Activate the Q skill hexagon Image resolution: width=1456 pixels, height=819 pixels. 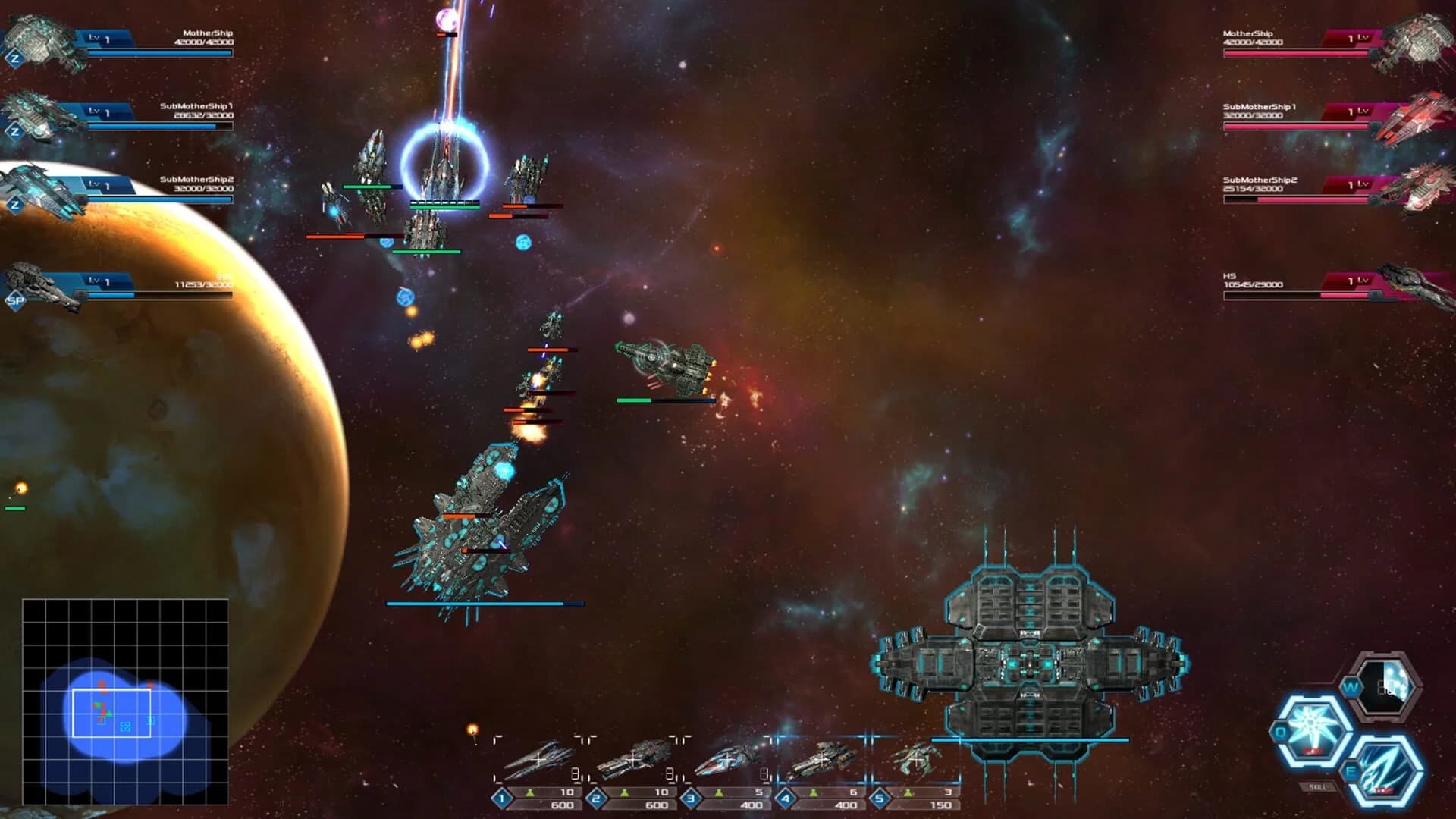[x=1313, y=724]
